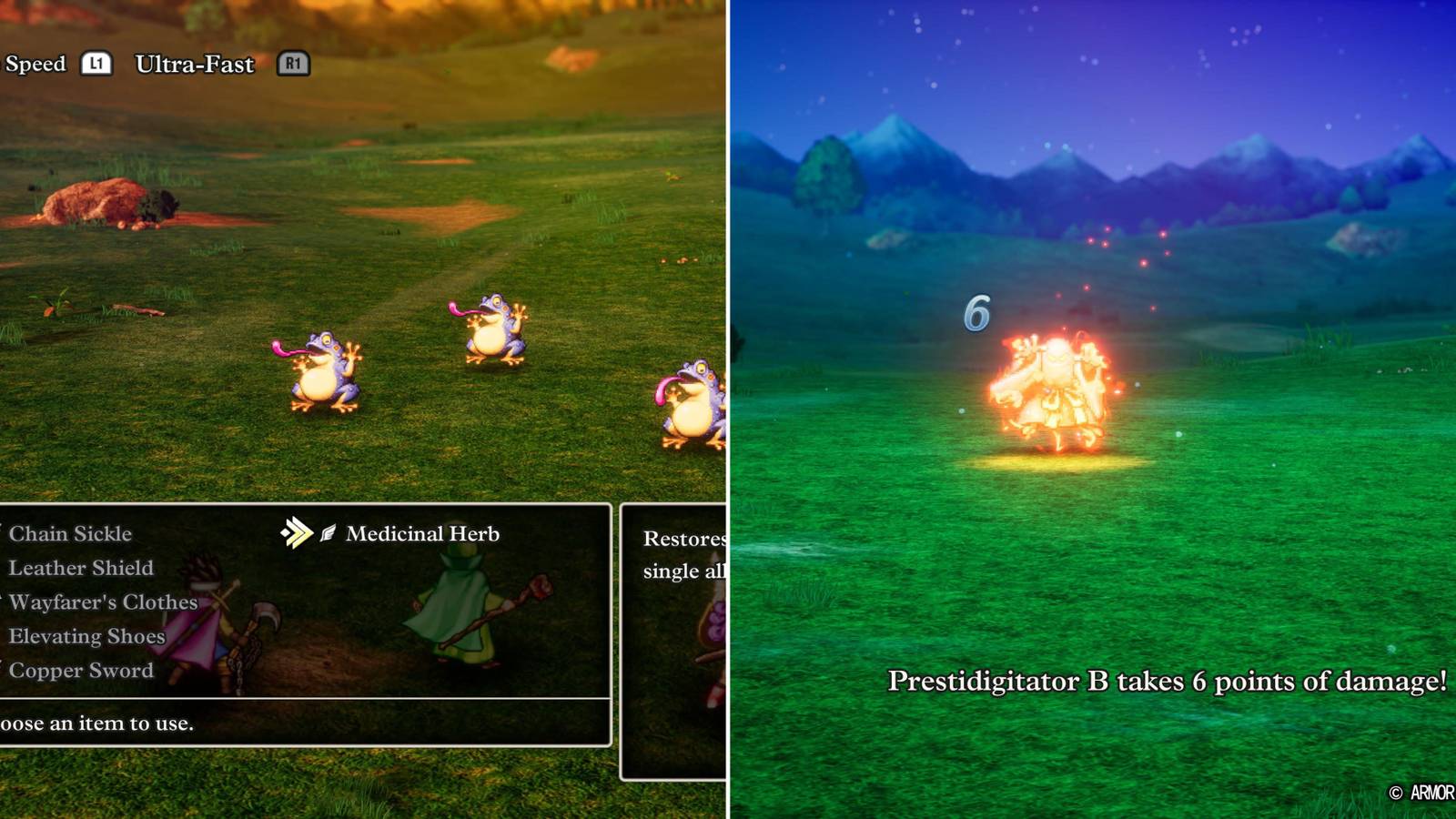Enable Elevating Shoes in the item list
The width and height of the screenshot is (1456, 819).
(86, 637)
